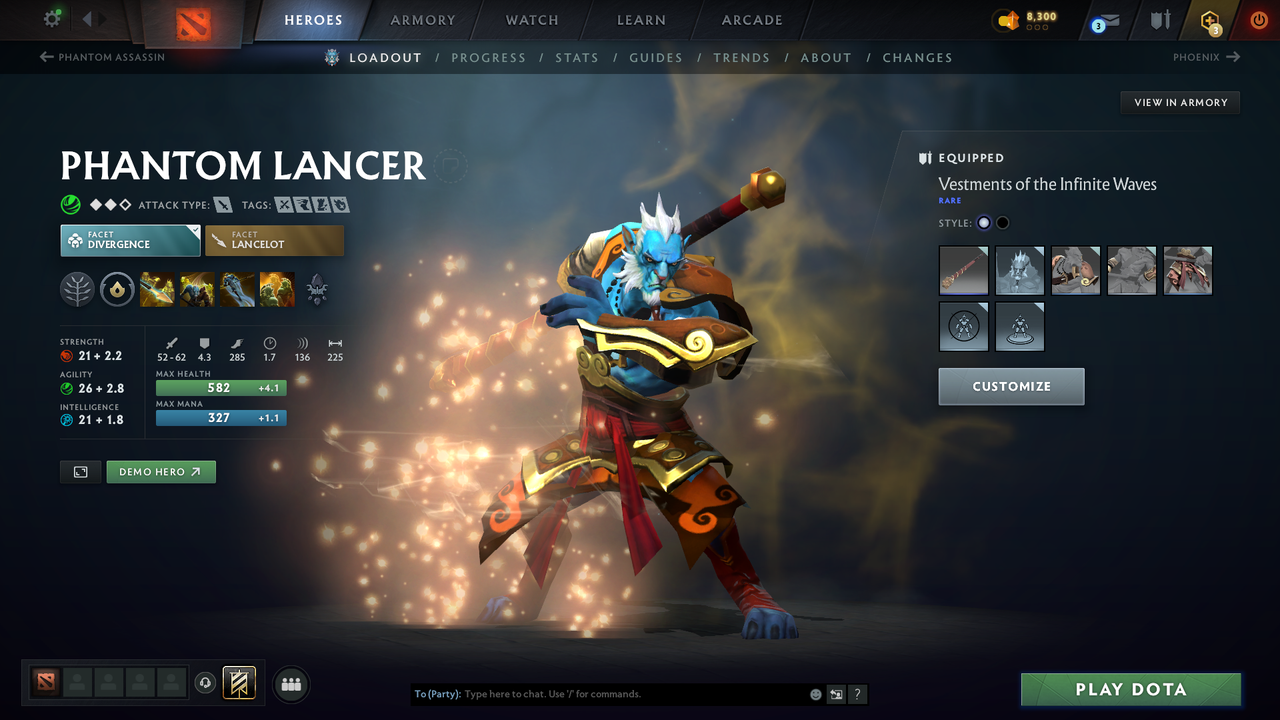Select the Divergence facet

pos(129,240)
